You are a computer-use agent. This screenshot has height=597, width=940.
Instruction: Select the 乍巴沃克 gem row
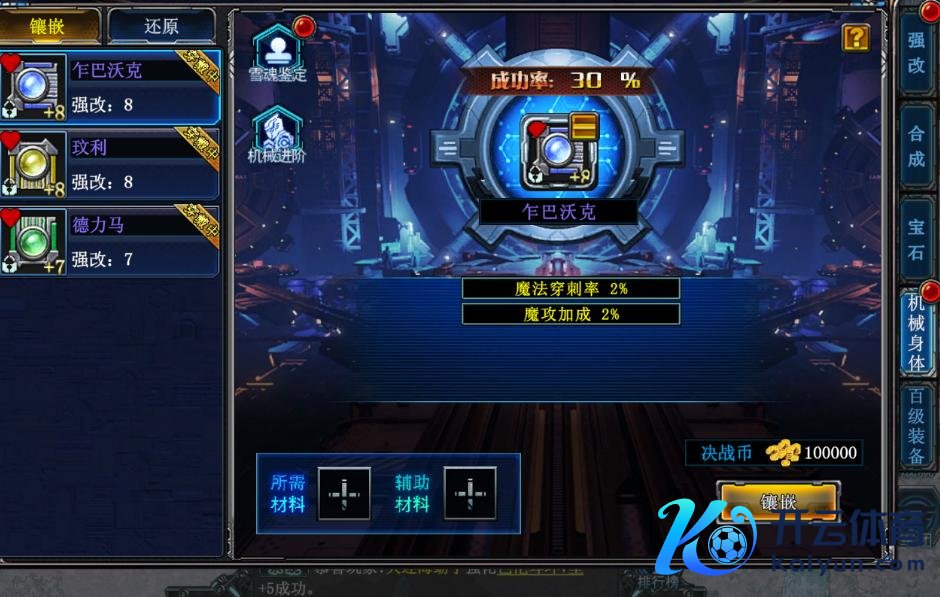(110, 88)
